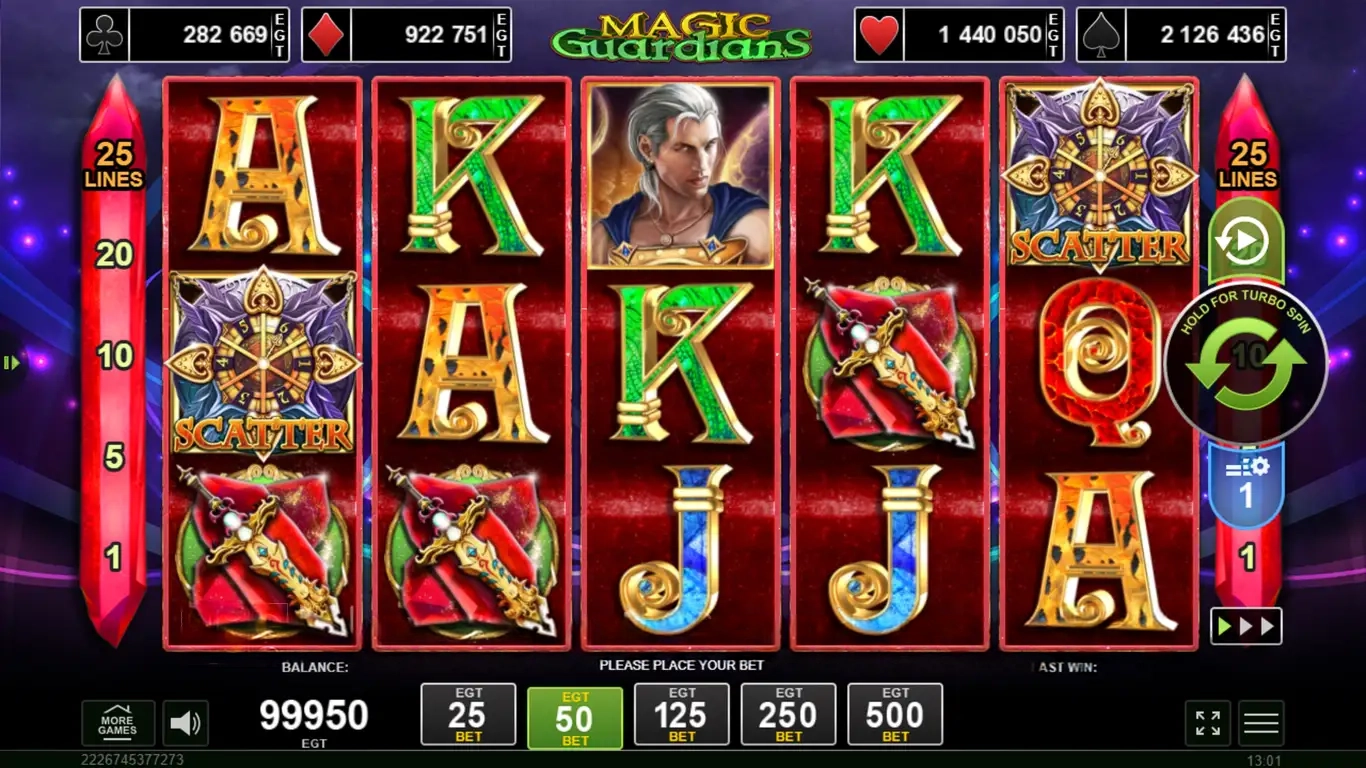Viewport: 1366px width, 768px height.
Task: Place the 25 EGT bet
Action: point(468,714)
